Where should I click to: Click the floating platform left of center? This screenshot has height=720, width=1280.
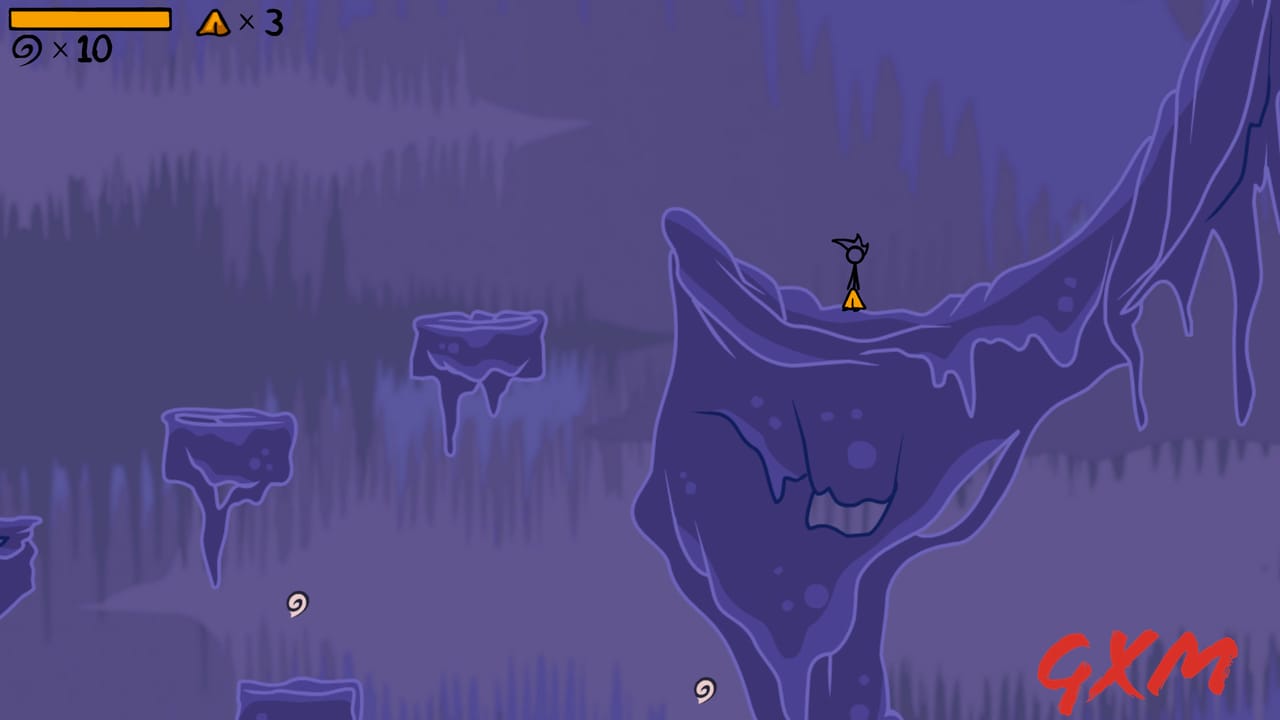point(477,345)
